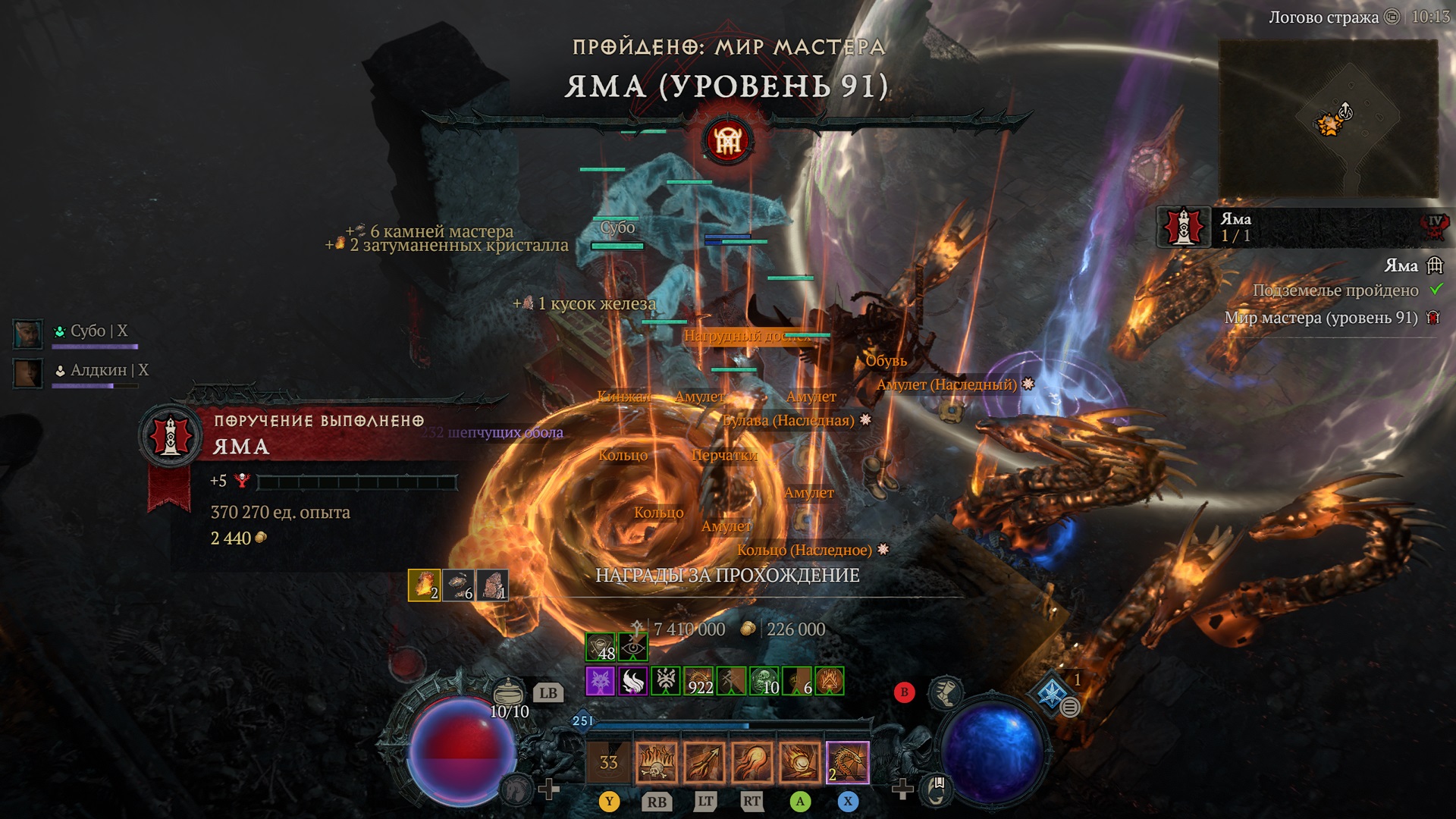
Task: Click the World Tier IV skull icon
Action: pyautogui.click(x=1436, y=225)
